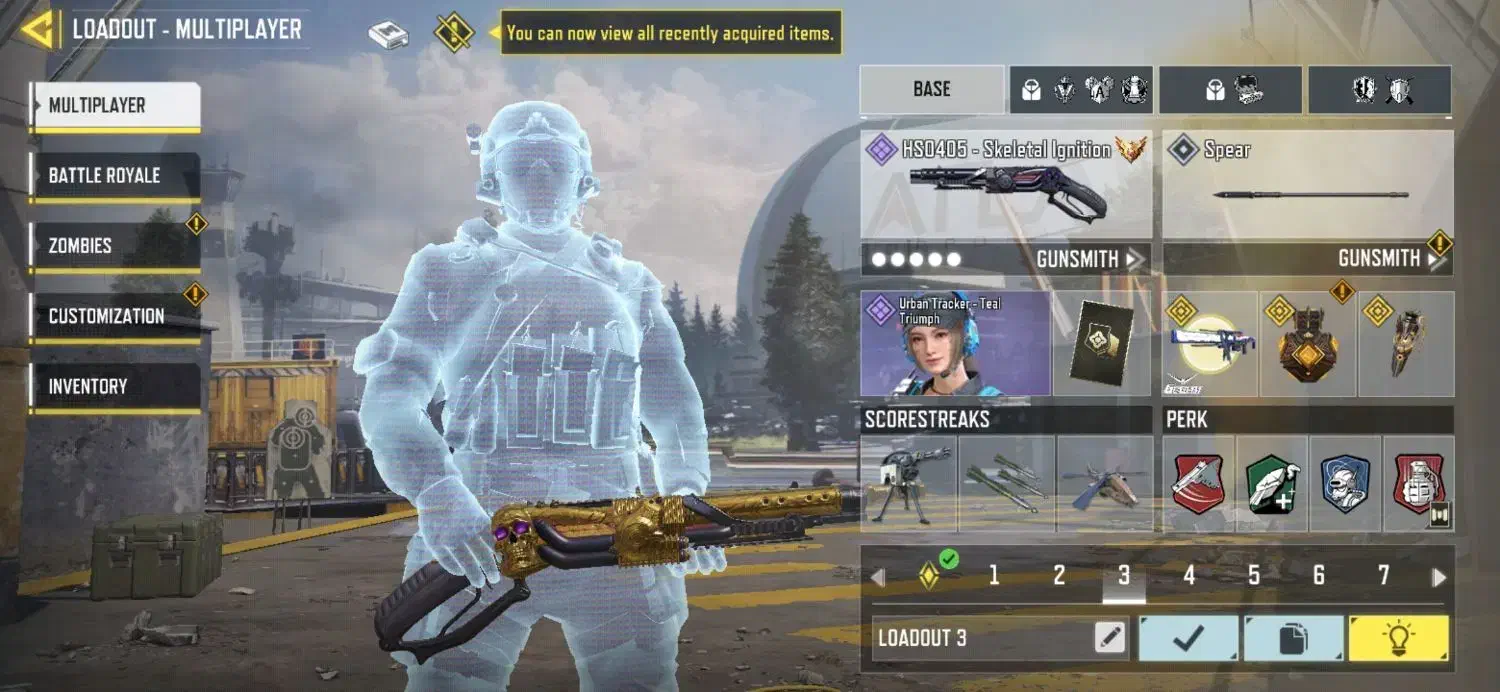Screen dimensions: 1500x692
Task: Choose the sentry gun scorestreak slot
Action: (908, 483)
